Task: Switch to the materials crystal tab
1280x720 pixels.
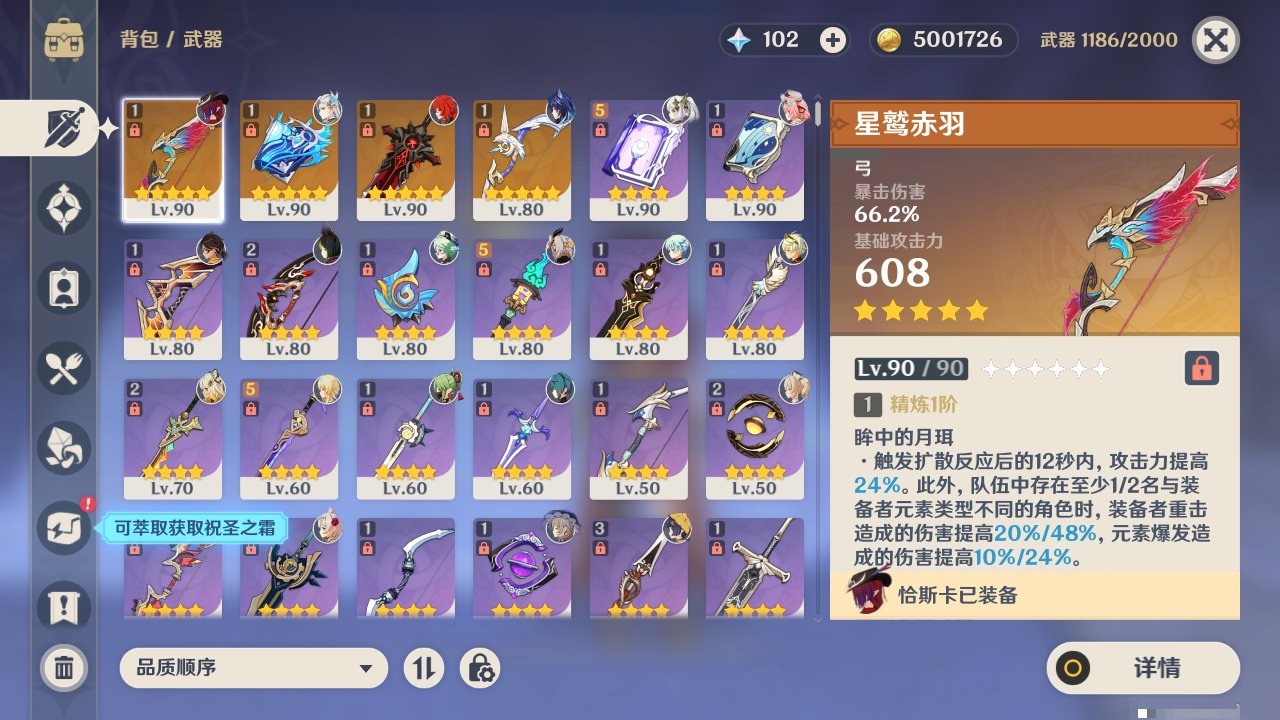Action: pyautogui.click(x=64, y=448)
